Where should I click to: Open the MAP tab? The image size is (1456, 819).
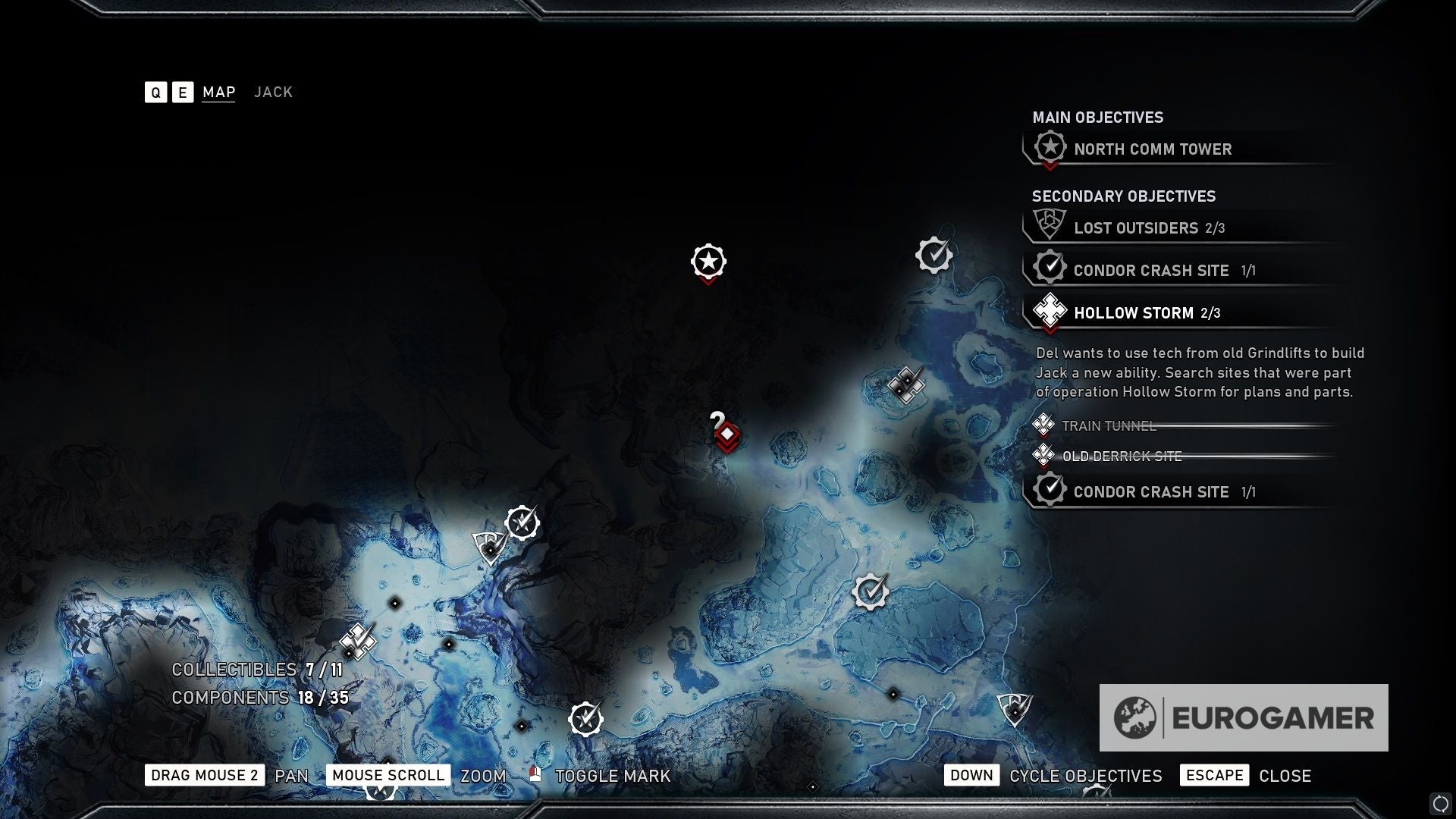pyautogui.click(x=218, y=92)
